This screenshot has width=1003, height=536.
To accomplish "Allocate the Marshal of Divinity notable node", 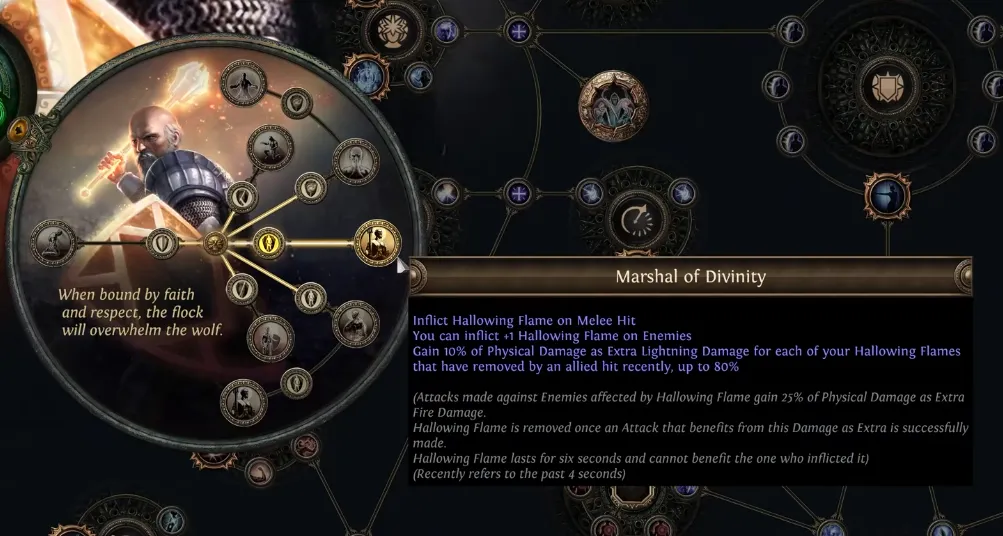I will [x=378, y=242].
